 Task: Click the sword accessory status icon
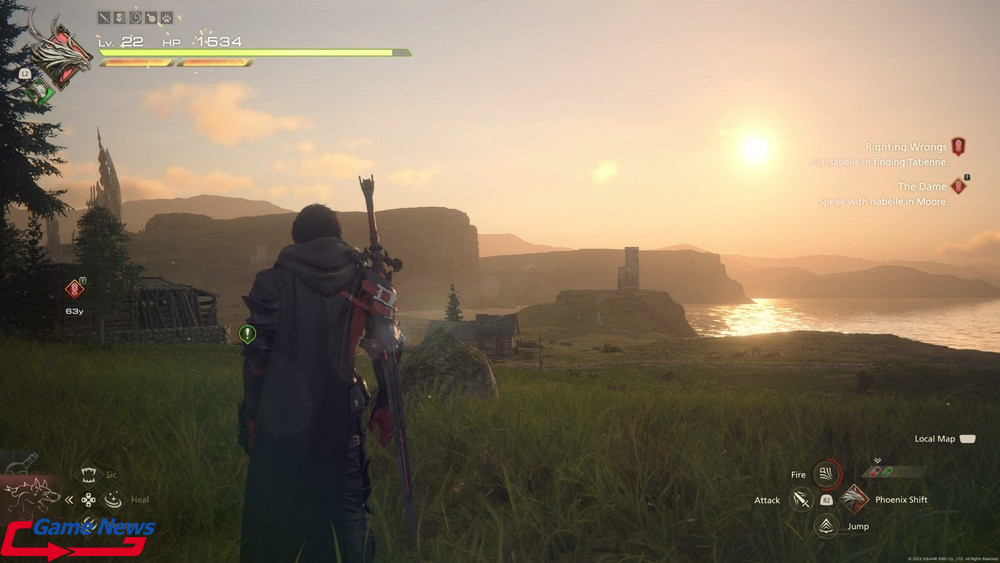pos(104,17)
